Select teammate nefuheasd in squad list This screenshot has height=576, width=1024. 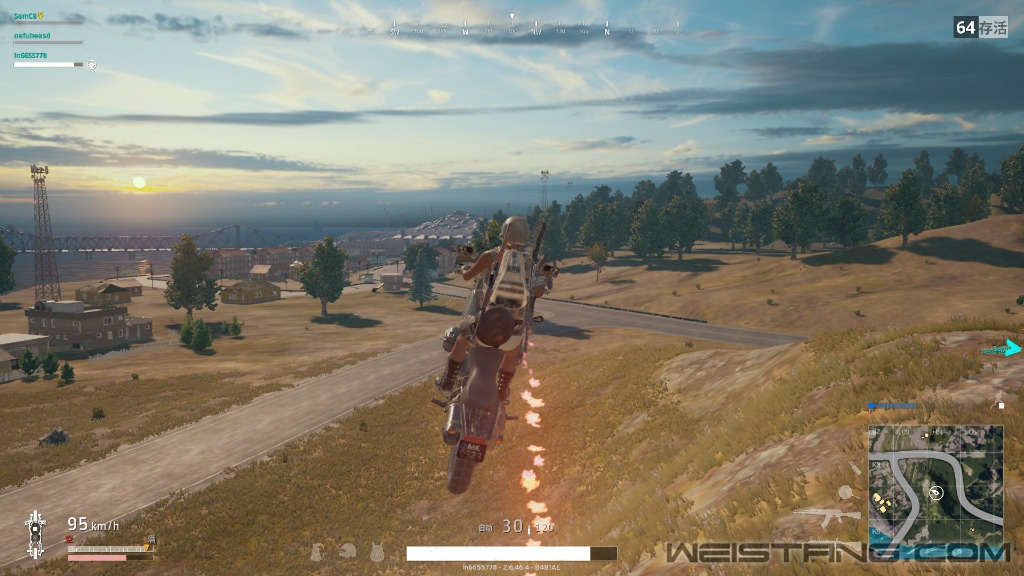tap(33, 35)
